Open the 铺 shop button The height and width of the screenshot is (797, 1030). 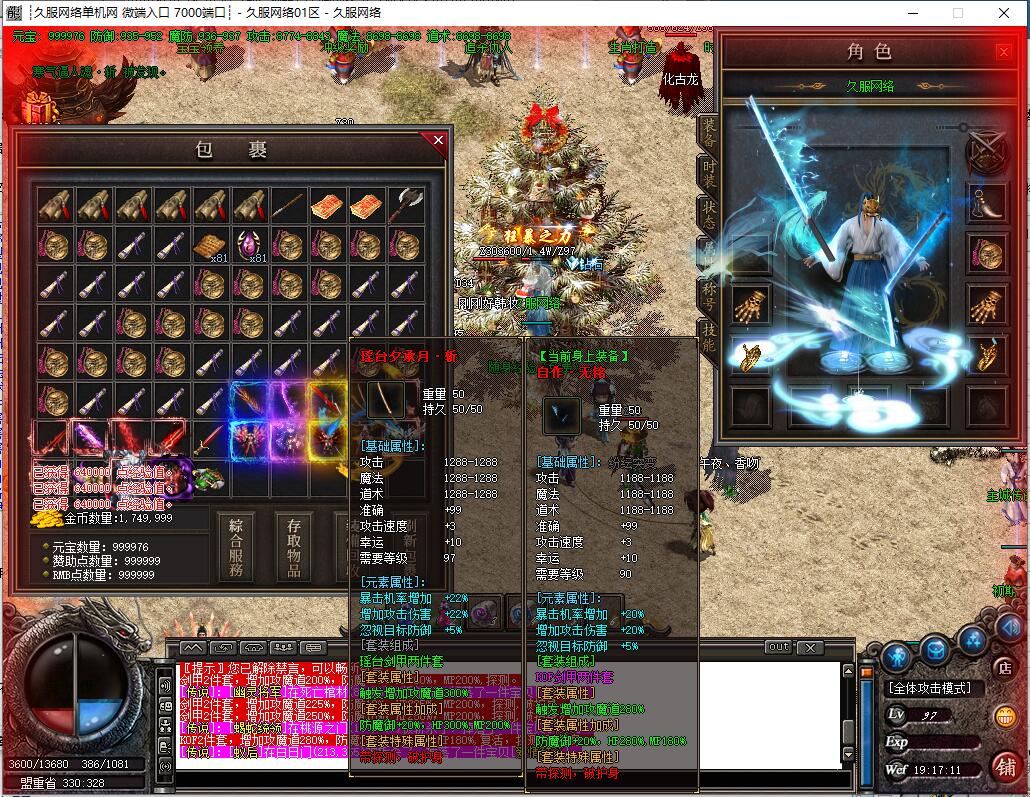(1005, 766)
